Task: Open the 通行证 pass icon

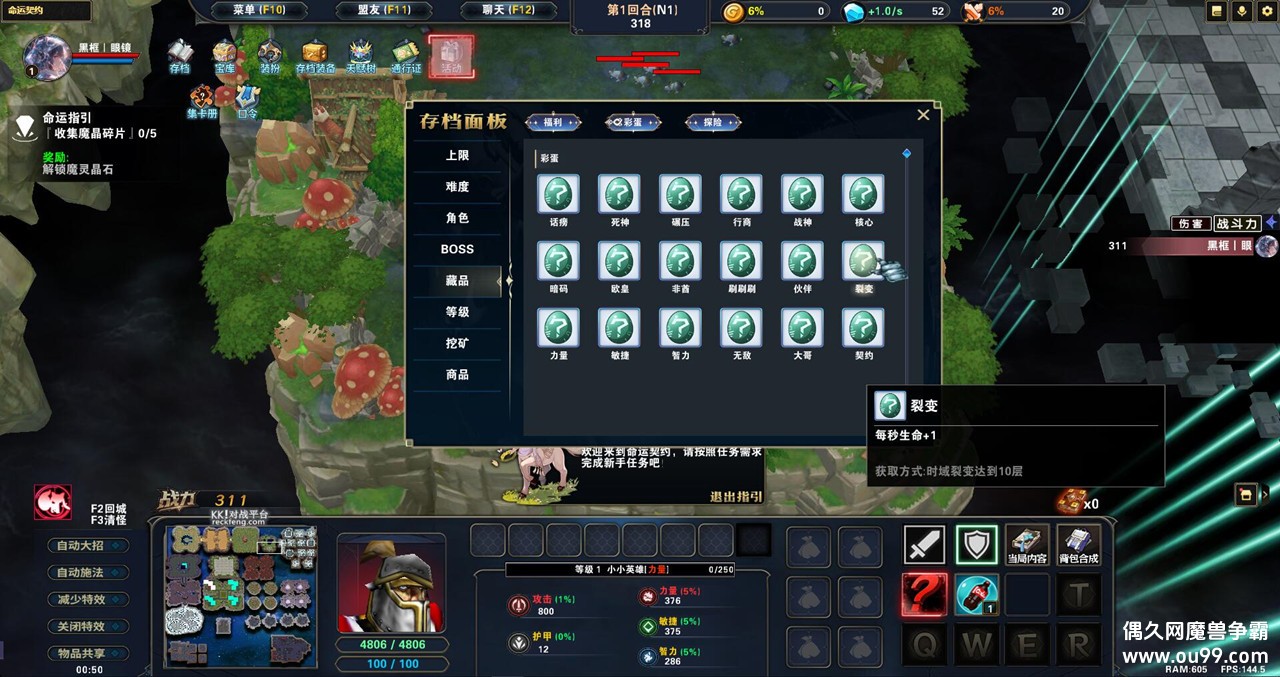Action: [x=406, y=56]
